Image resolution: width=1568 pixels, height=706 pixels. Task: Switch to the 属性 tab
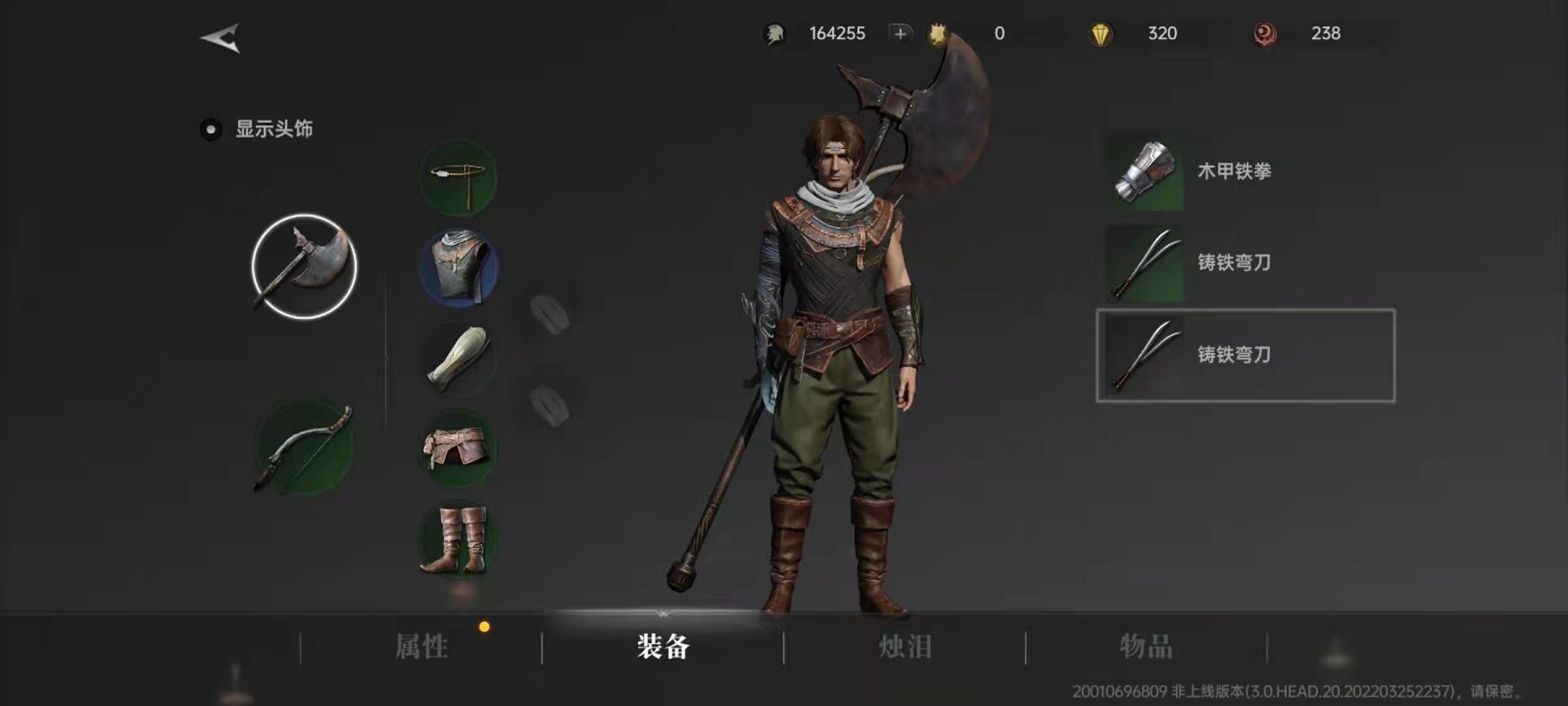point(422,647)
